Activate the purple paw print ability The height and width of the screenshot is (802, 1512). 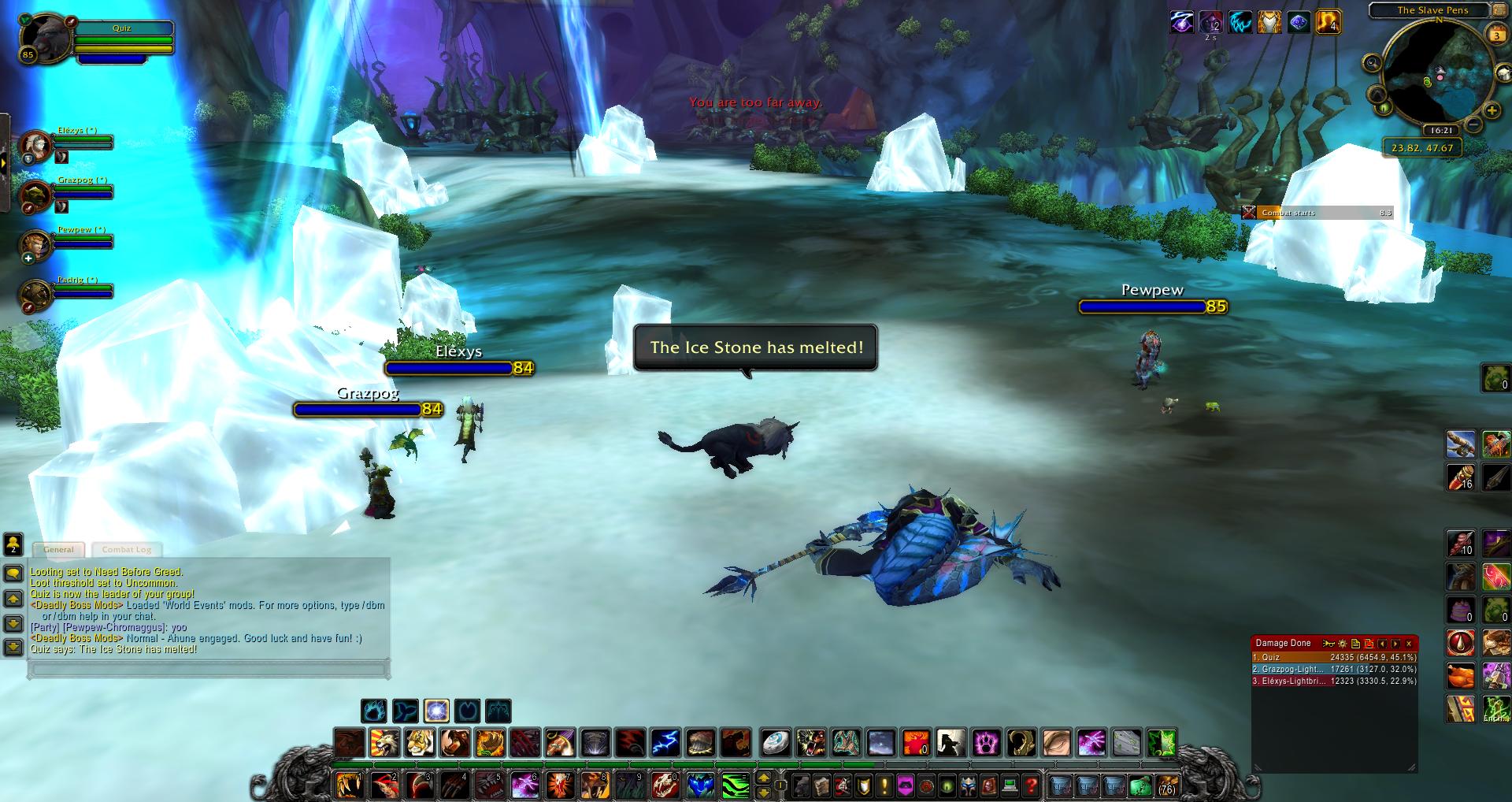click(986, 742)
